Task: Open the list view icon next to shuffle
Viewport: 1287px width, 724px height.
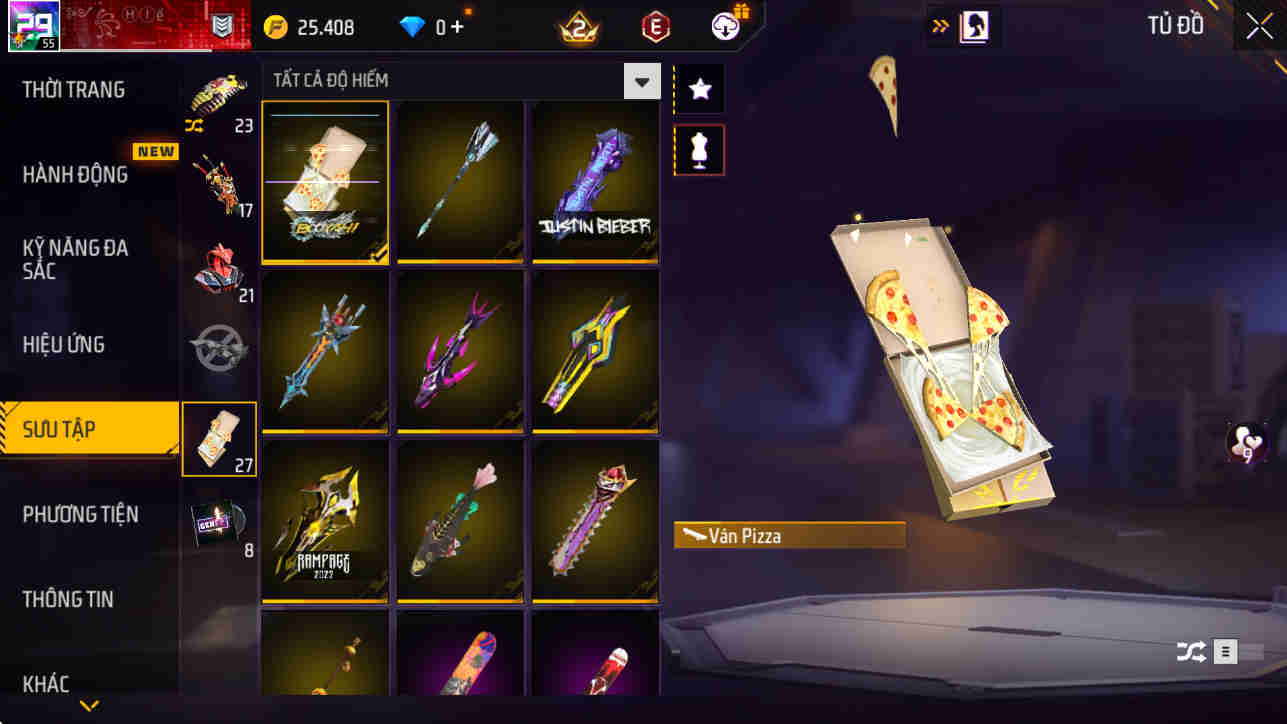Action: pos(1224,651)
